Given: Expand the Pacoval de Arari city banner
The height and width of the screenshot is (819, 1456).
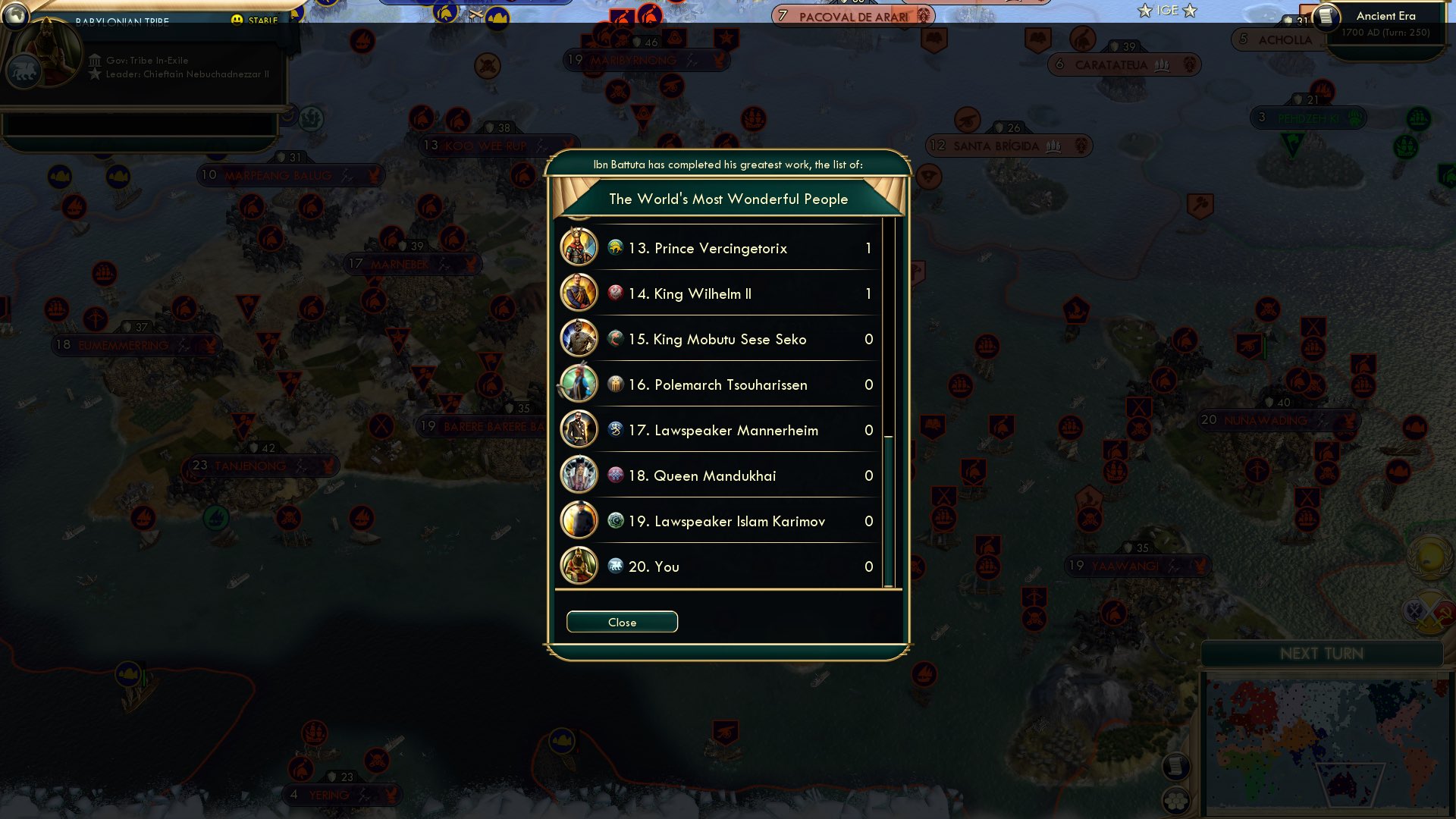Looking at the screenshot, I should click(x=849, y=14).
